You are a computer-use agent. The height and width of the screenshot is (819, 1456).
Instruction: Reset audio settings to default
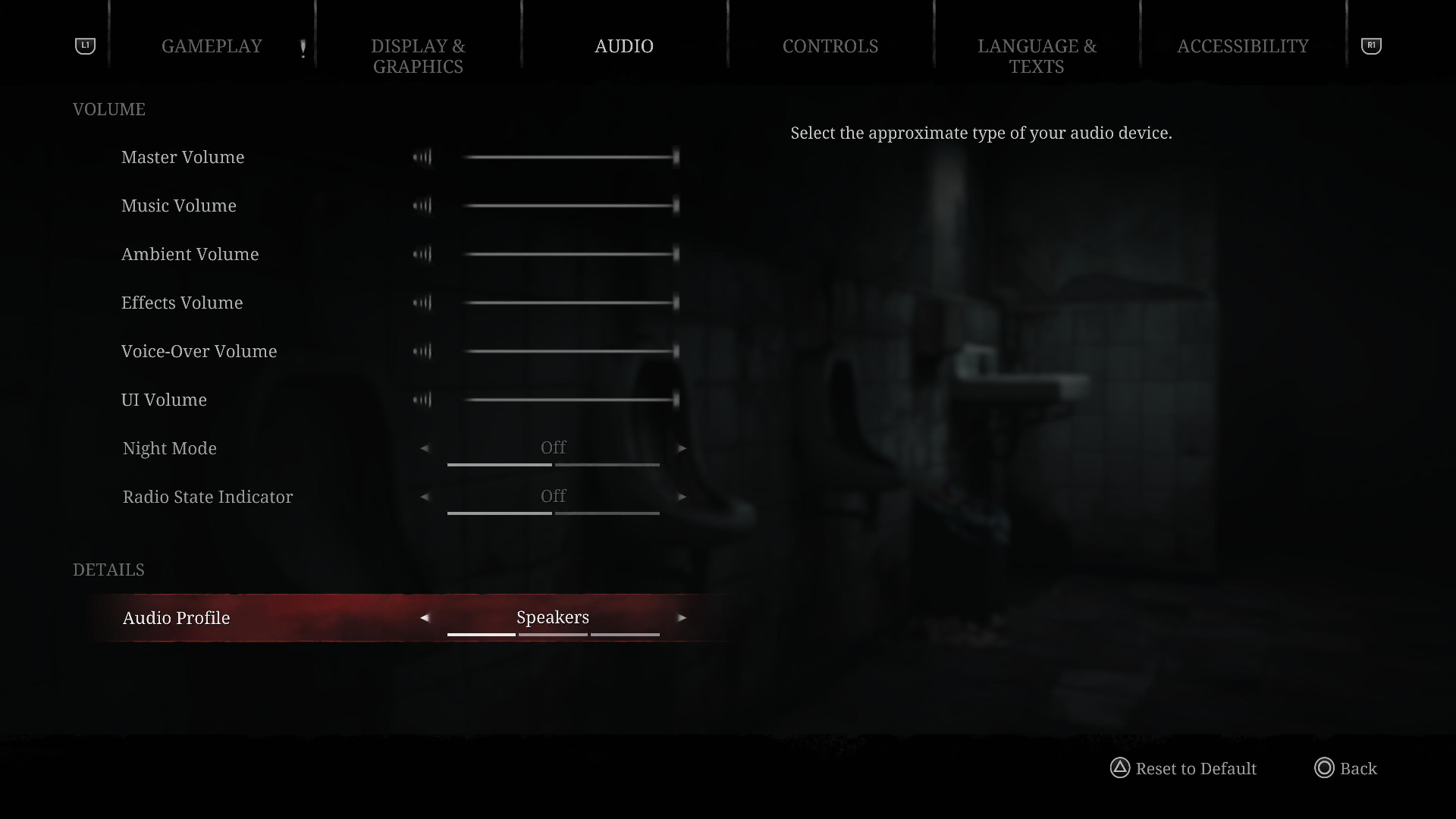pyautogui.click(x=1183, y=768)
